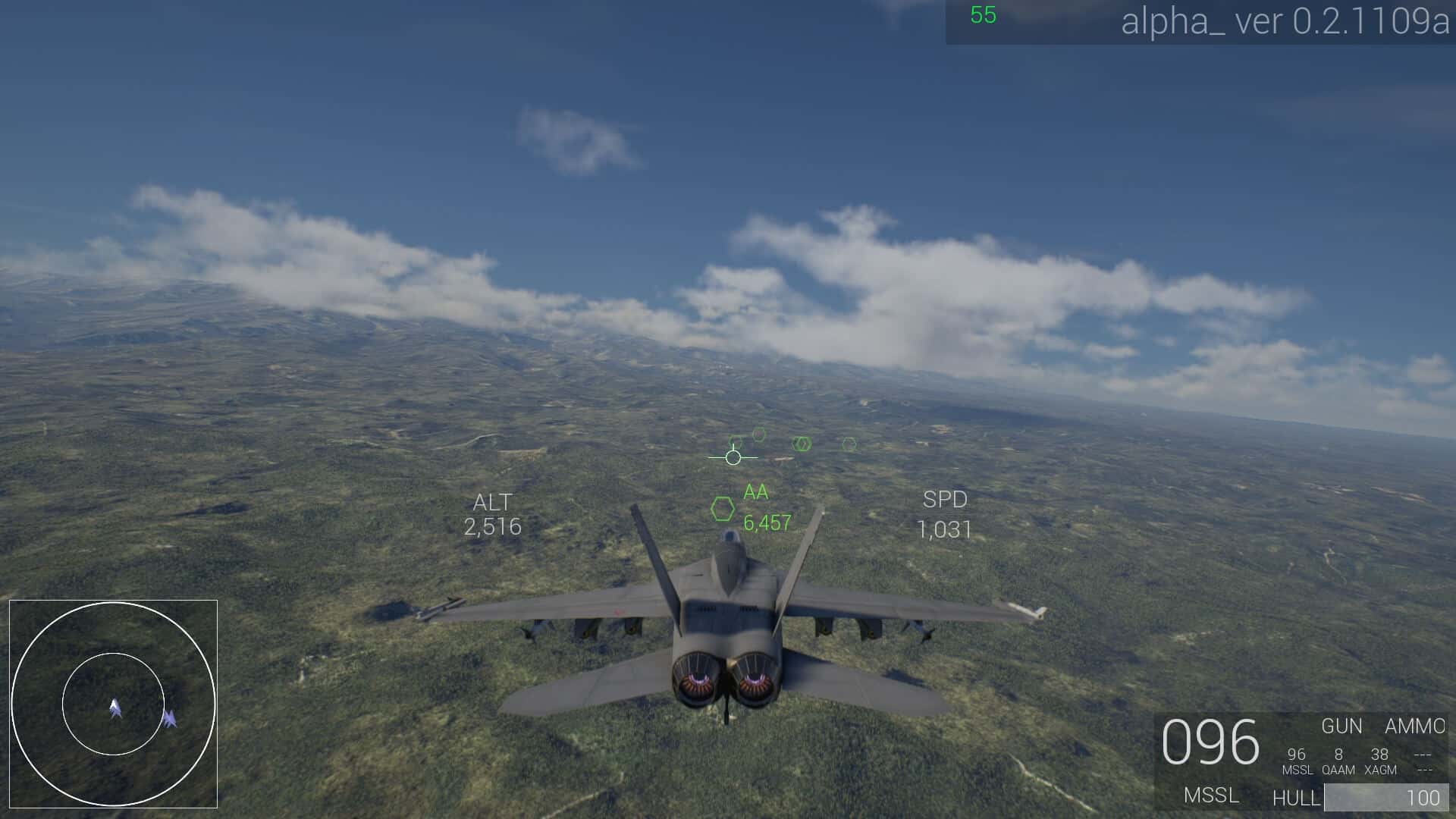This screenshot has height=819, width=1456.
Task: Select the QAAM weapon entry
Action: (1338, 761)
